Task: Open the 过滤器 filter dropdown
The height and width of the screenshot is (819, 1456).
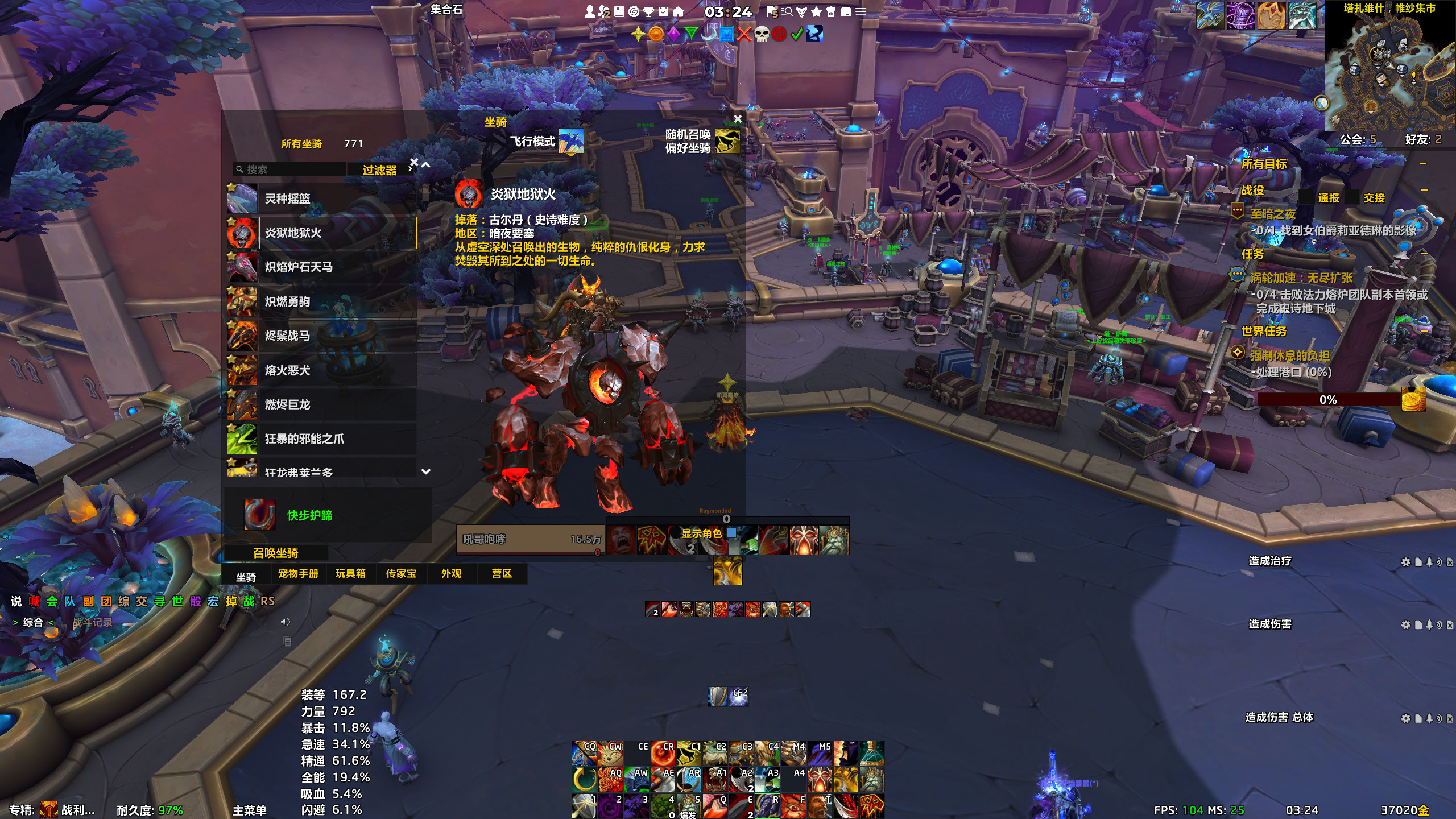Action: (380, 170)
